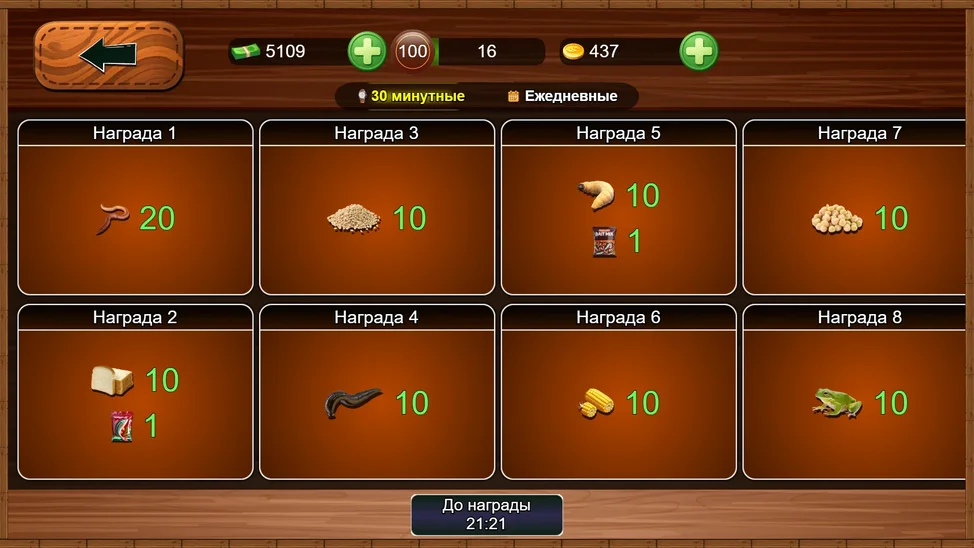
Task: Go back with the wooden arrow button
Action: [109, 56]
